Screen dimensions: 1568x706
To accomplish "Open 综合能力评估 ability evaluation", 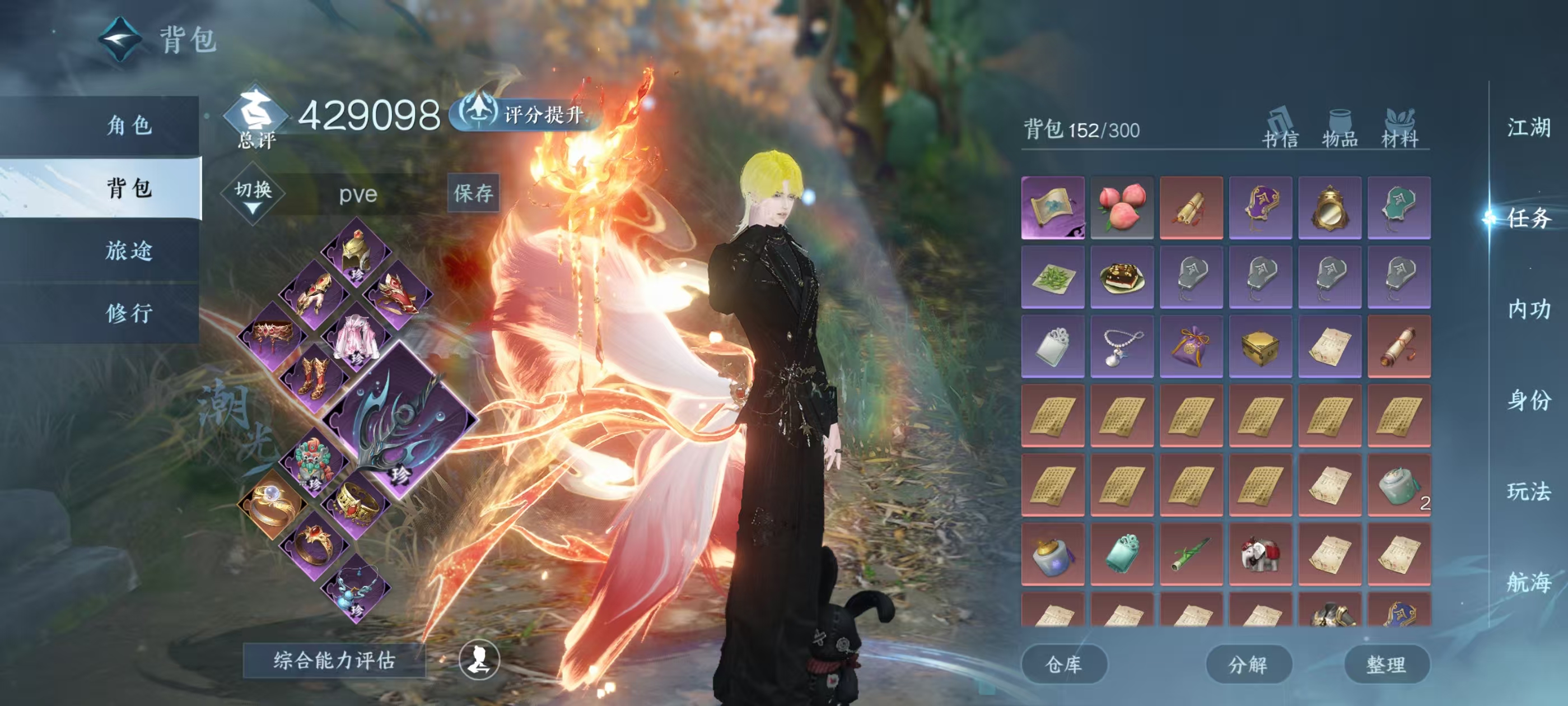I will 334,659.
